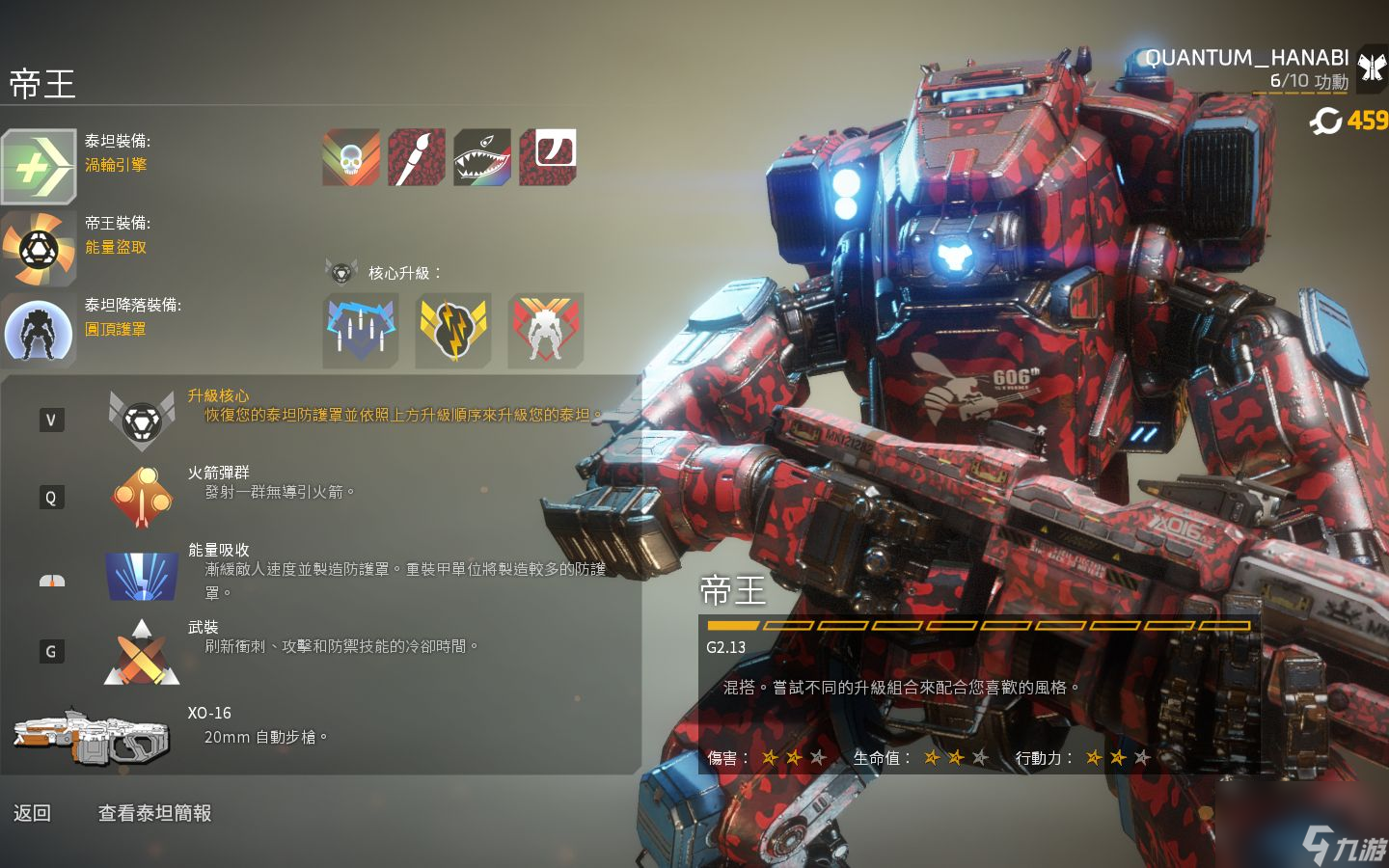The image size is (1389, 868).
Task: Click the Rearm ability icon
Action: click(142, 653)
